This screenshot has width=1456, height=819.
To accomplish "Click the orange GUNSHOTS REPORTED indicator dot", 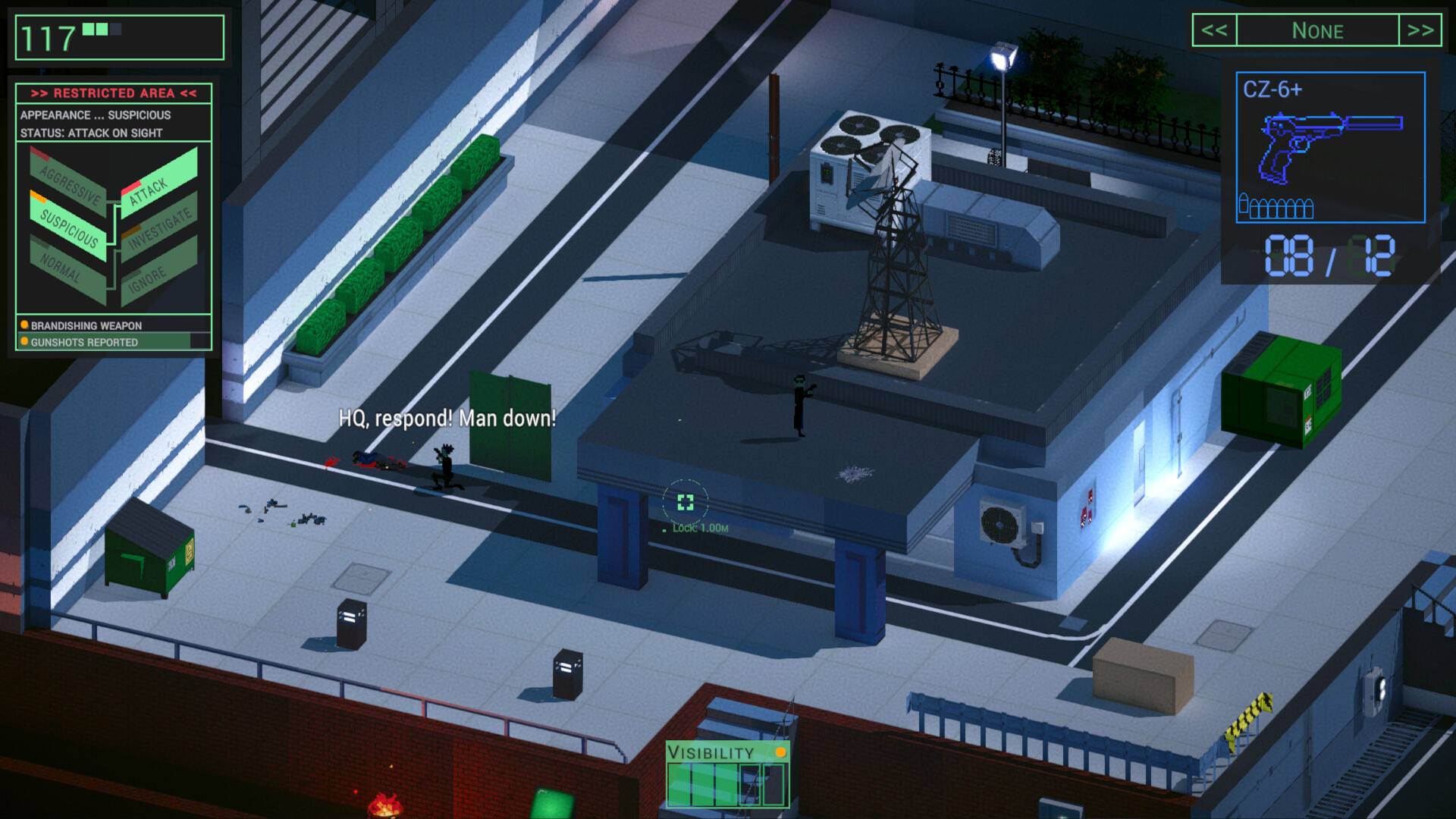I will pos(24,342).
